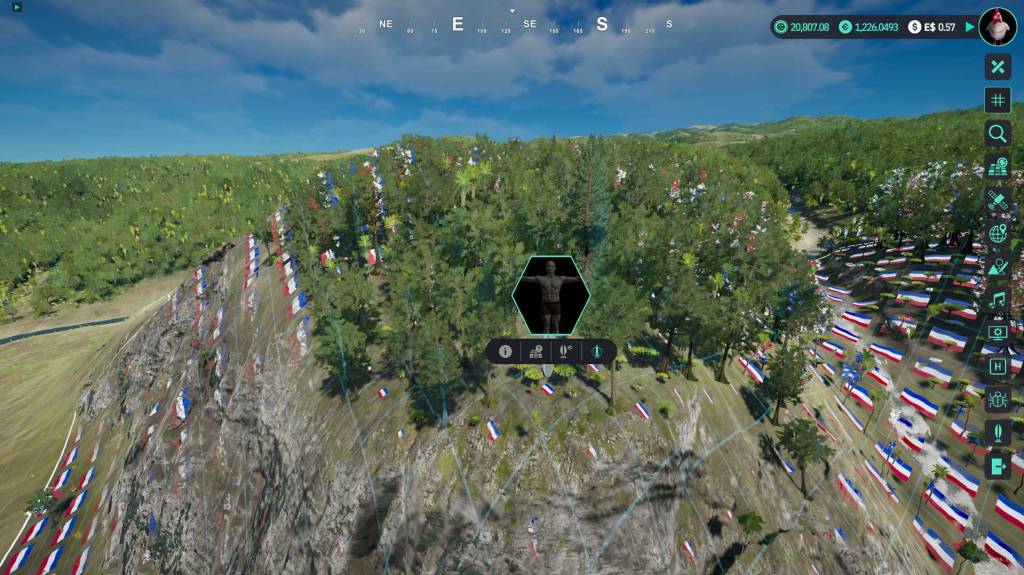Click the feather icon in the sidebar

[x=997, y=432]
